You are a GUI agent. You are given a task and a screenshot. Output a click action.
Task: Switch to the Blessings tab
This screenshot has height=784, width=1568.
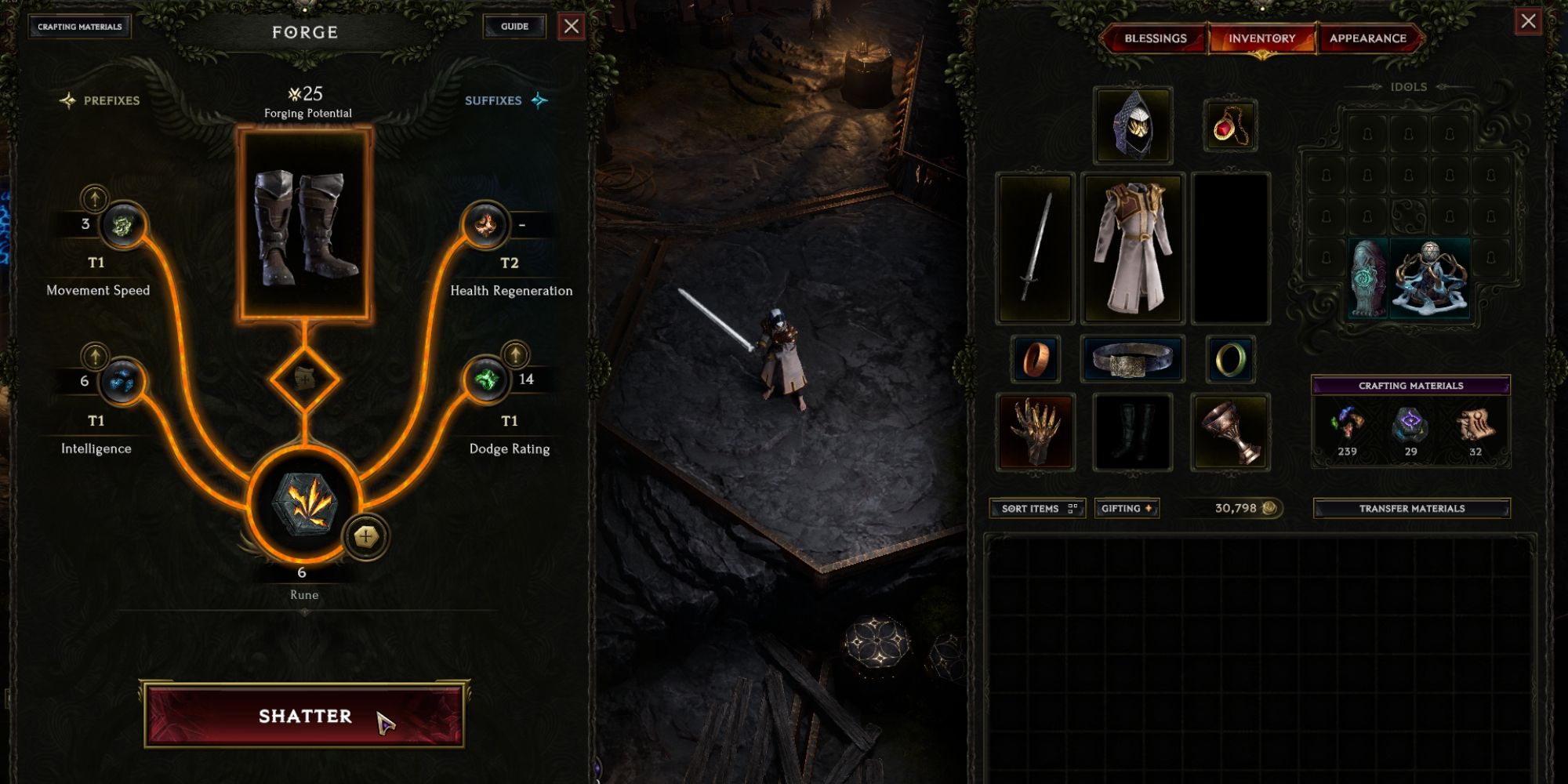click(1155, 37)
